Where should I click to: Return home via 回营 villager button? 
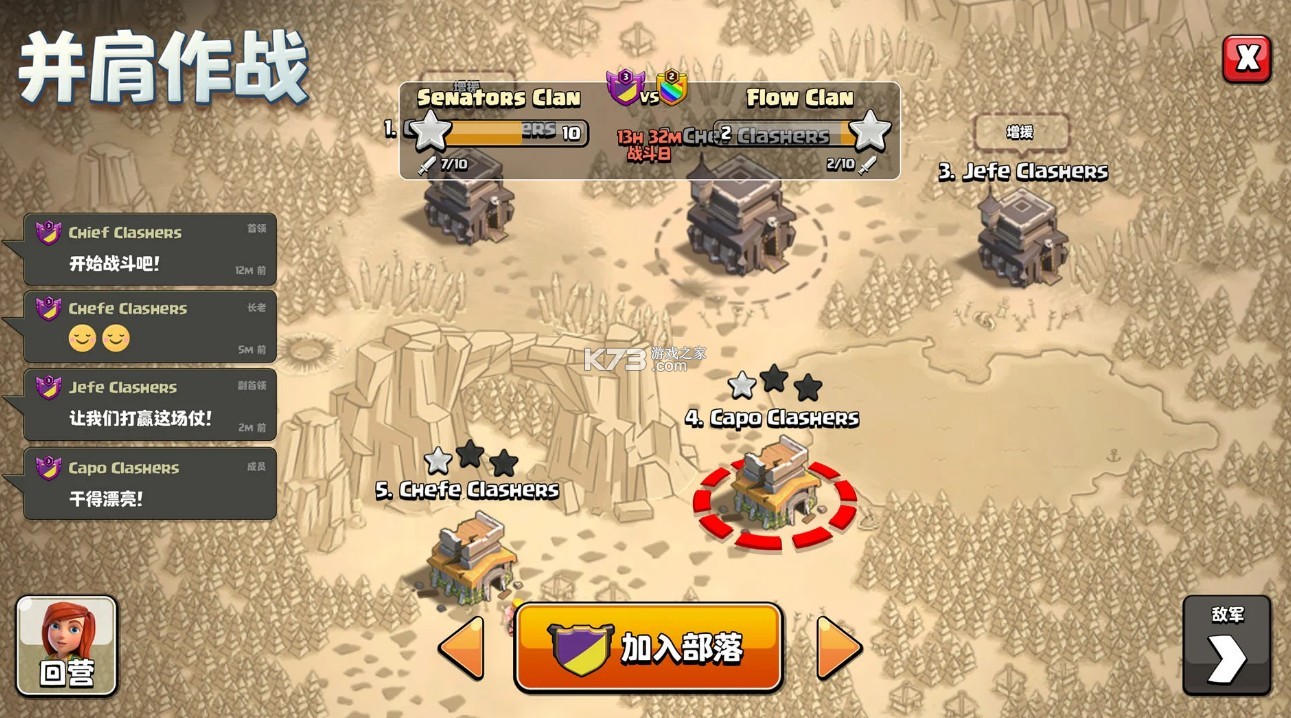(x=67, y=645)
